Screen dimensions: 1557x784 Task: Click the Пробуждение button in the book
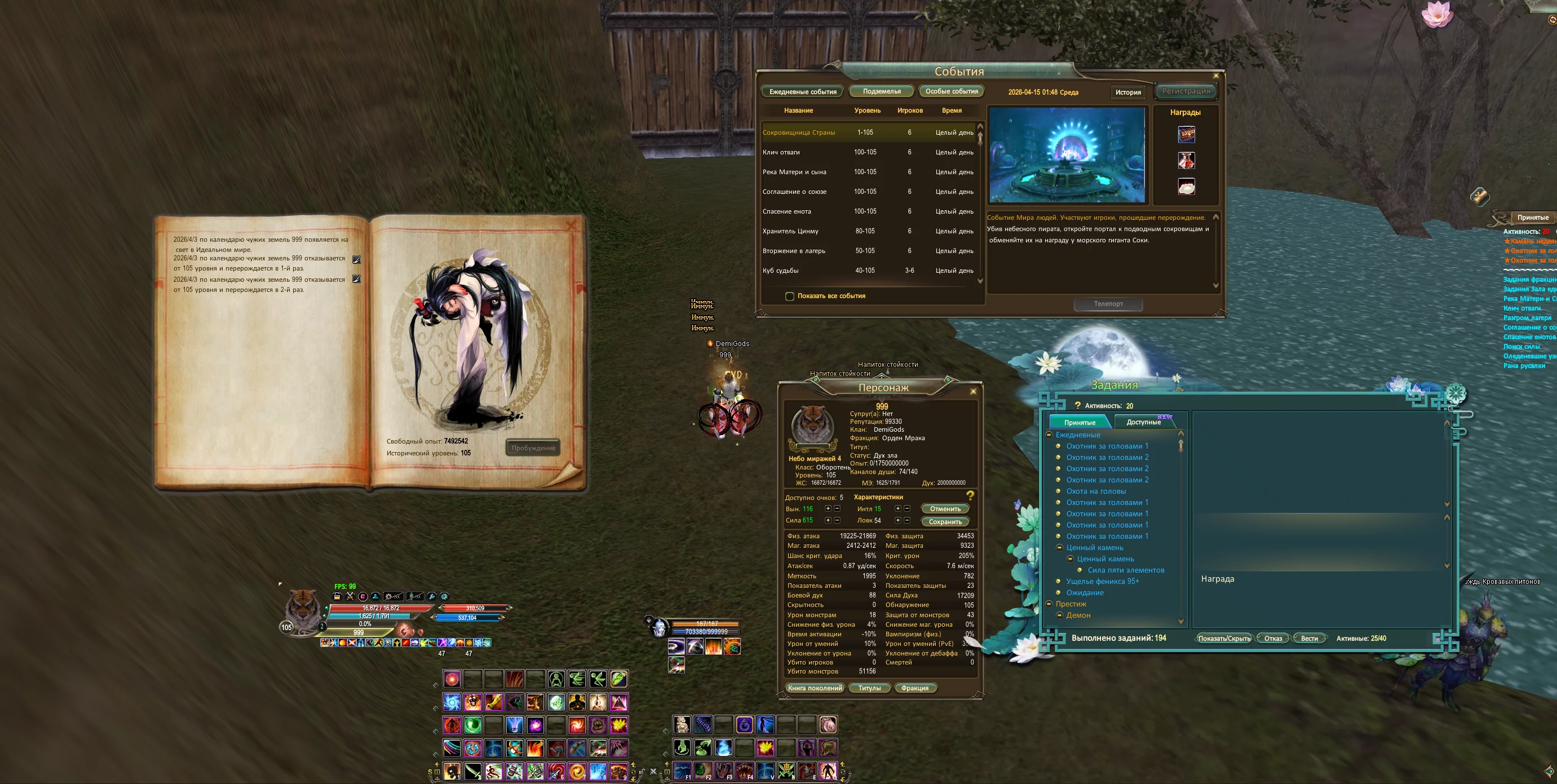(533, 448)
